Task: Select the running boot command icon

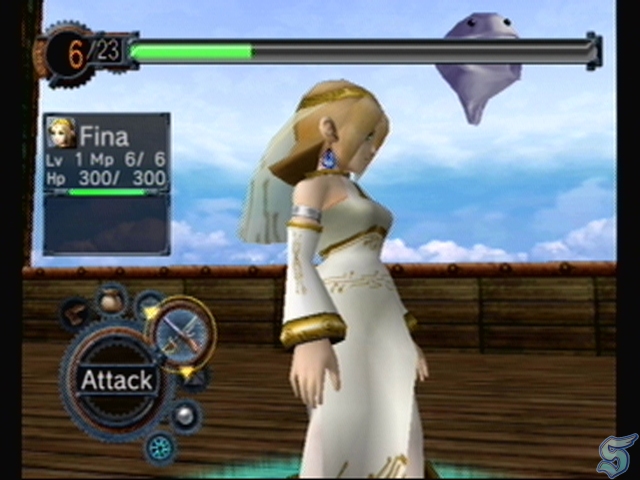Action: coord(75,313)
